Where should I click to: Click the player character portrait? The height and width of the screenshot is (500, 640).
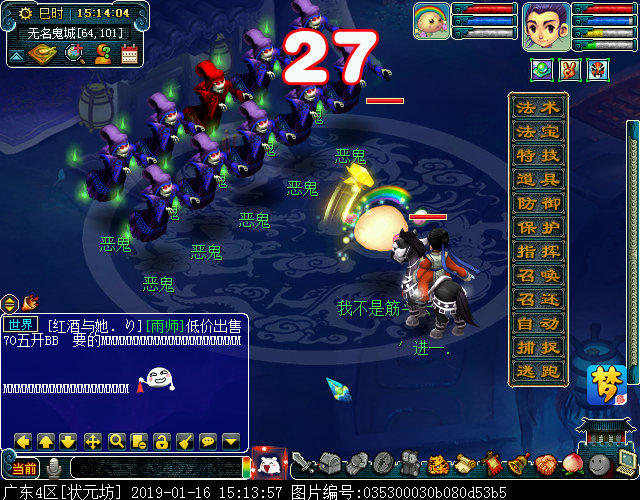pos(546,25)
